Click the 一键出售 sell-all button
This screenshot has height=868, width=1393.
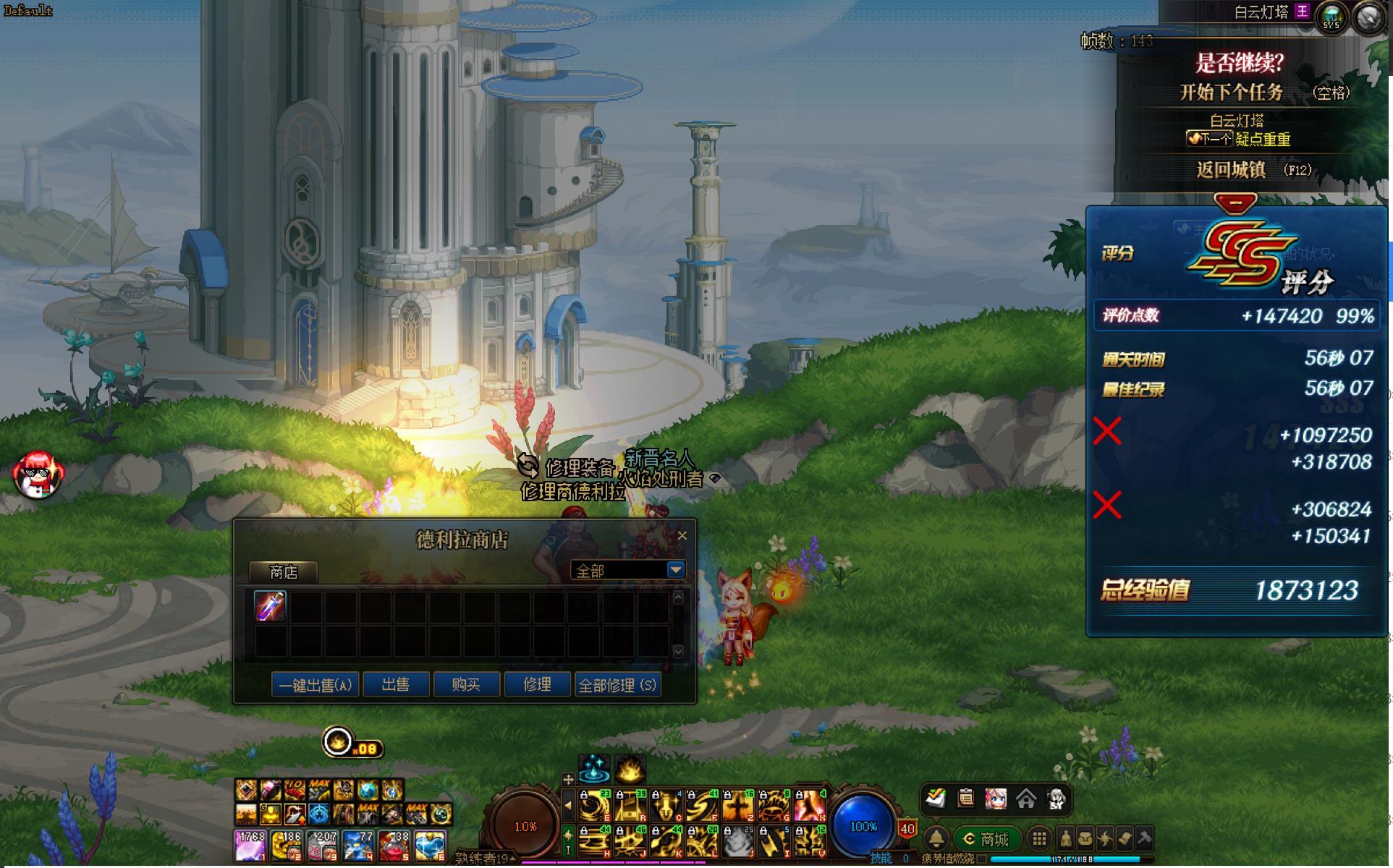(315, 684)
